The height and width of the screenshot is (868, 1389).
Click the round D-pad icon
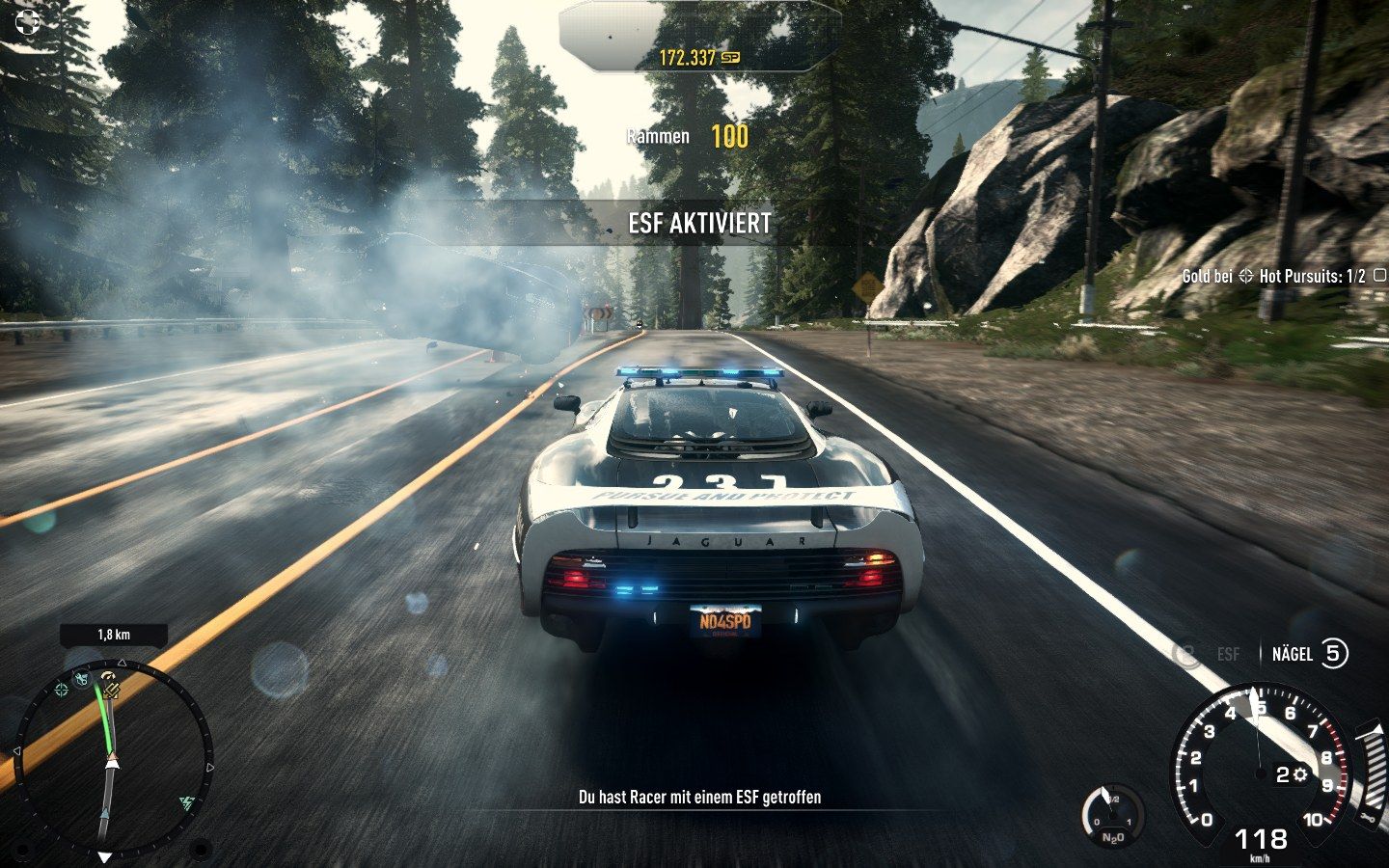click(29, 21)
